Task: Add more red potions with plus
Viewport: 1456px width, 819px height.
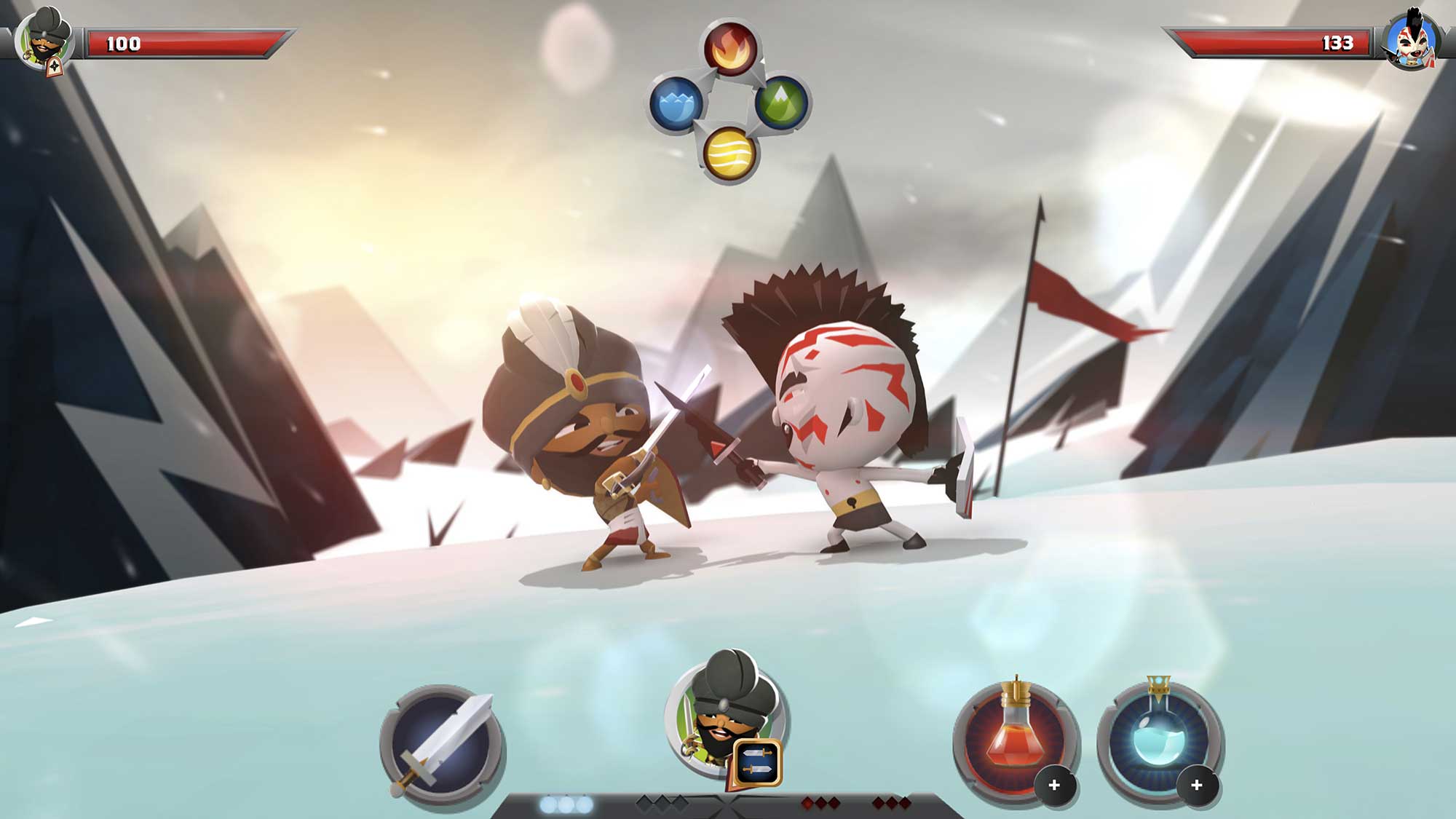Action: tap(1054, 786)
